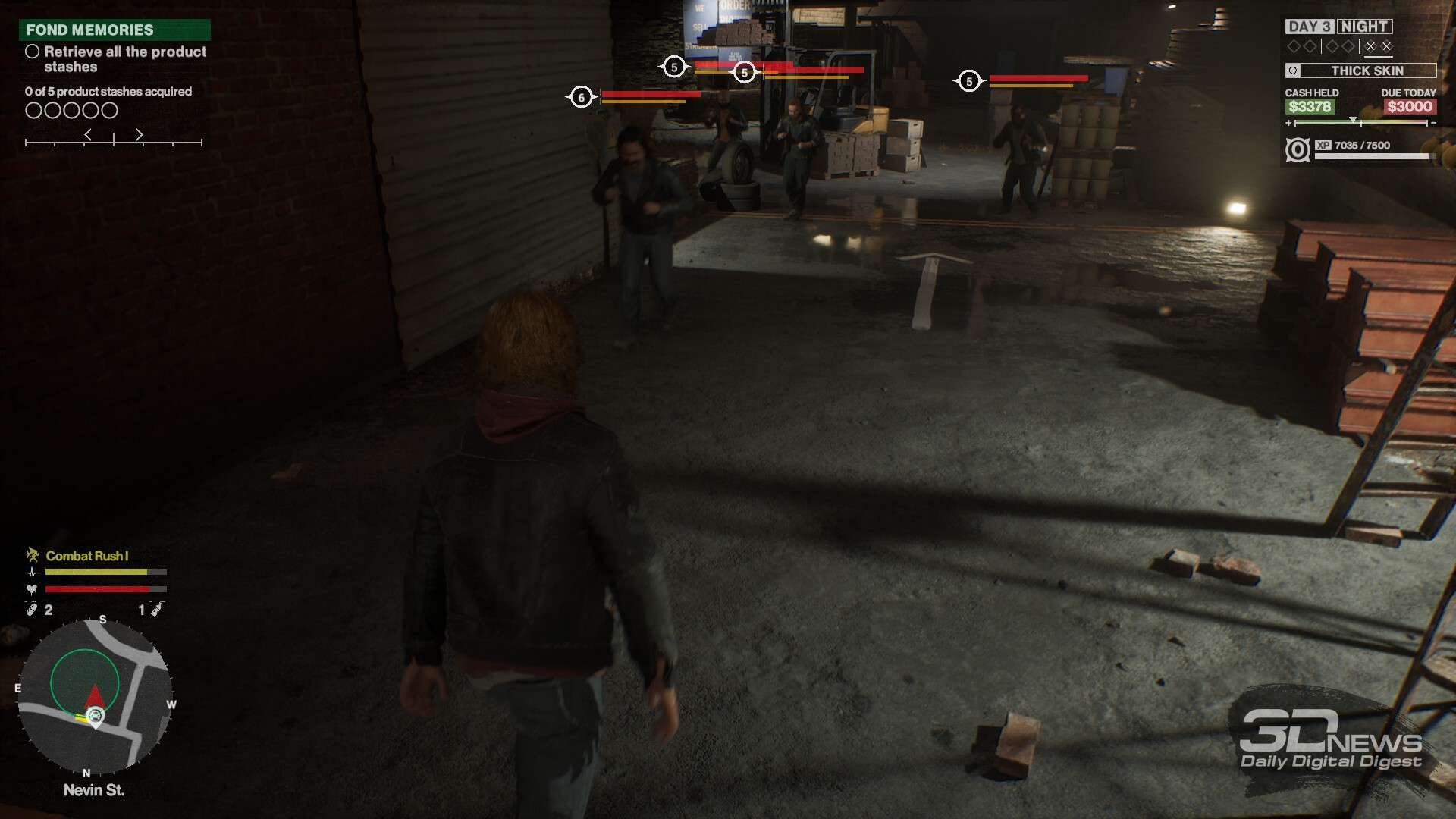Click the Thick Skin perk label
Viewport: 1456px width, 819px height.
point(1367,71)
